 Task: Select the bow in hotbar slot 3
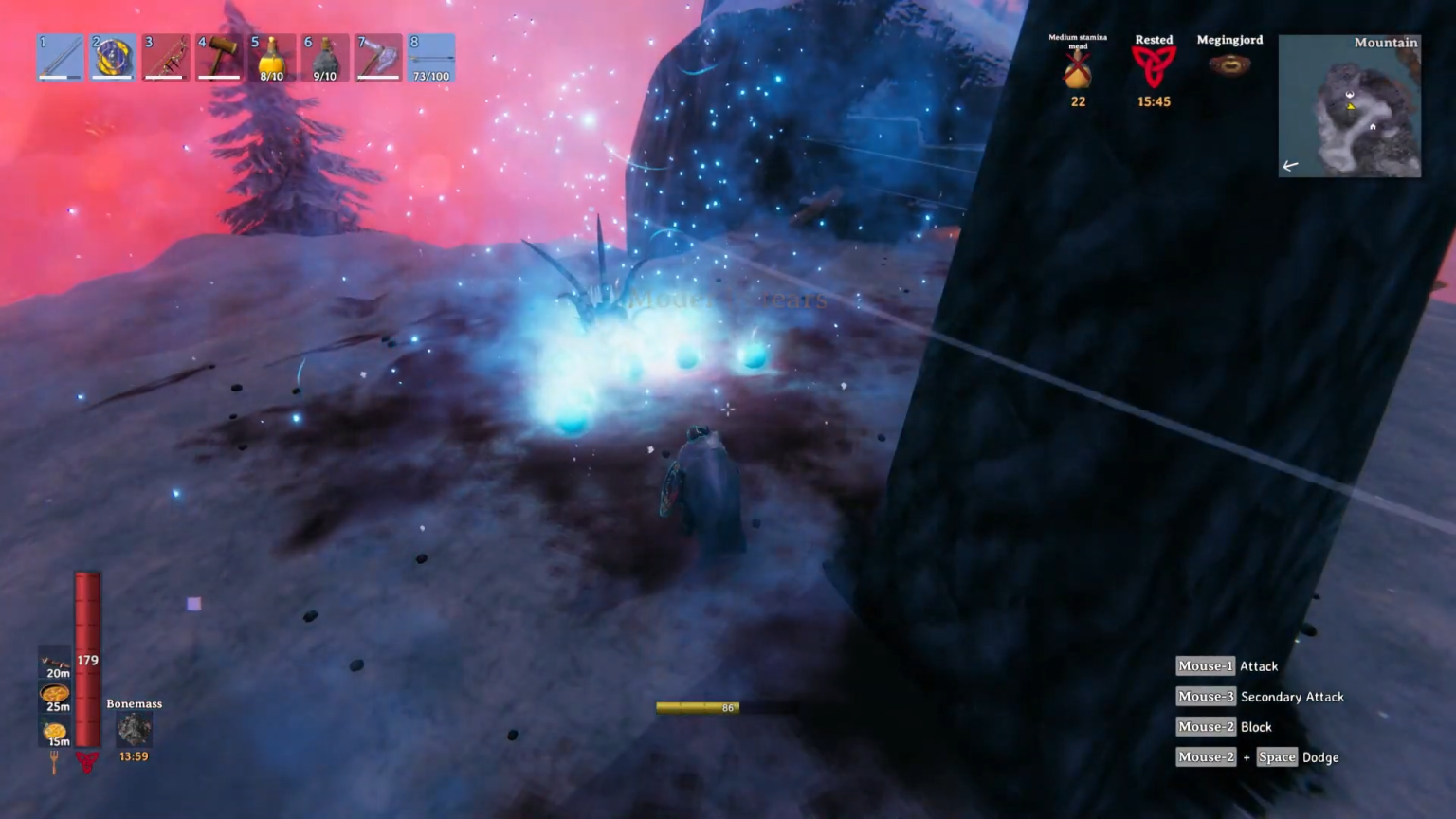pos(166,57)
